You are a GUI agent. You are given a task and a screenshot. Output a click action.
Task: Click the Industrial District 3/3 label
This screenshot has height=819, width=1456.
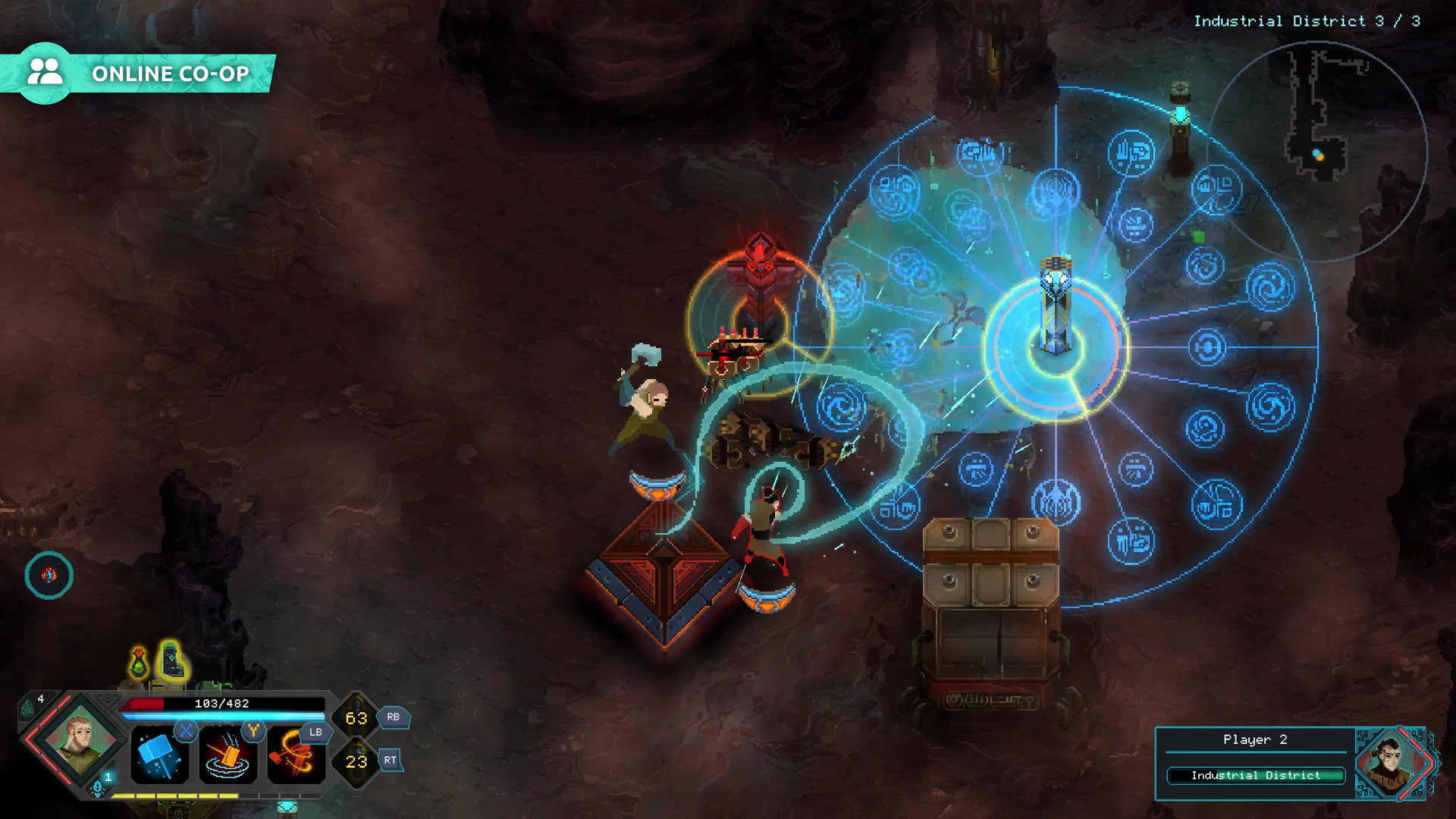click(1304, 20)
